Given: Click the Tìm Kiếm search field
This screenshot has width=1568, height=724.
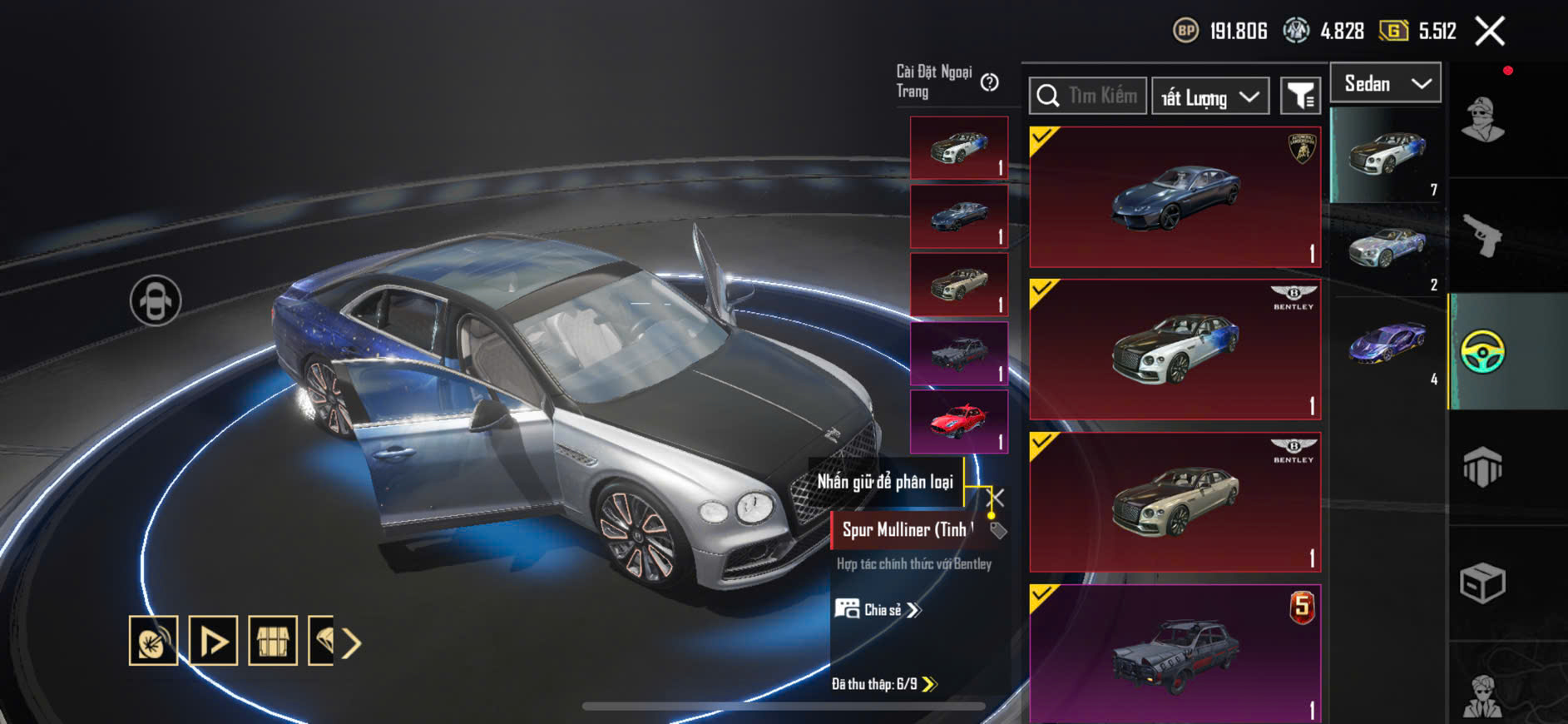Looking at the screenshot, I should (x=1101, y=96).
